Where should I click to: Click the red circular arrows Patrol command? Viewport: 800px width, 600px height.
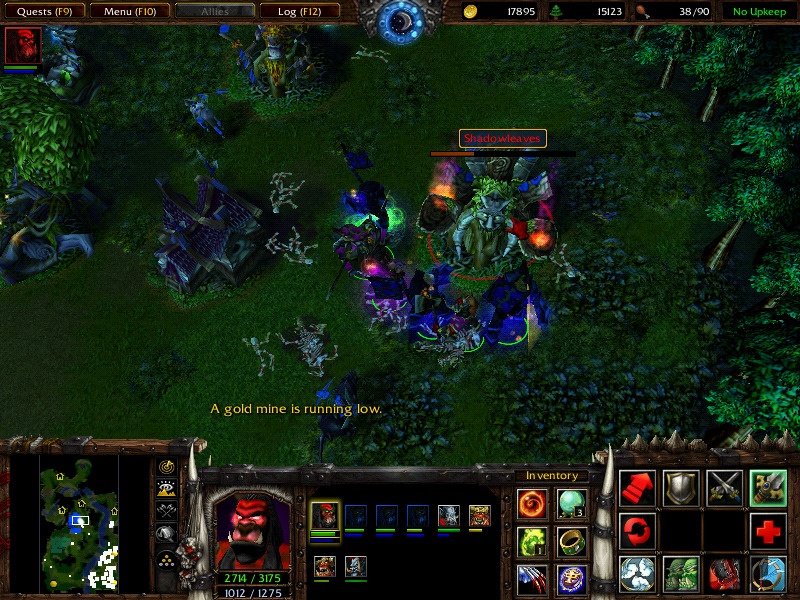(x=637, y=530)
